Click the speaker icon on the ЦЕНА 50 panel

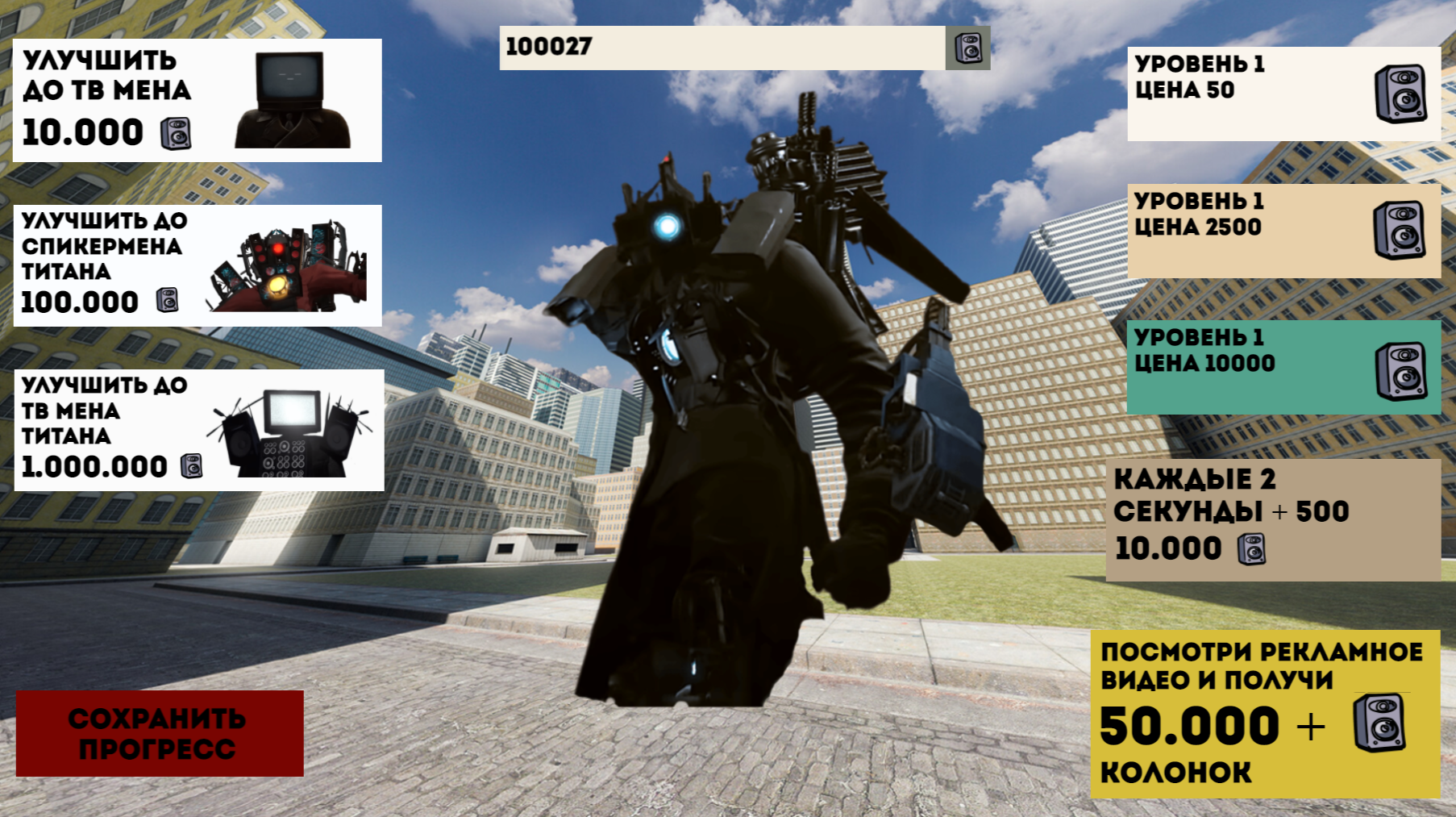point(1400,93)
